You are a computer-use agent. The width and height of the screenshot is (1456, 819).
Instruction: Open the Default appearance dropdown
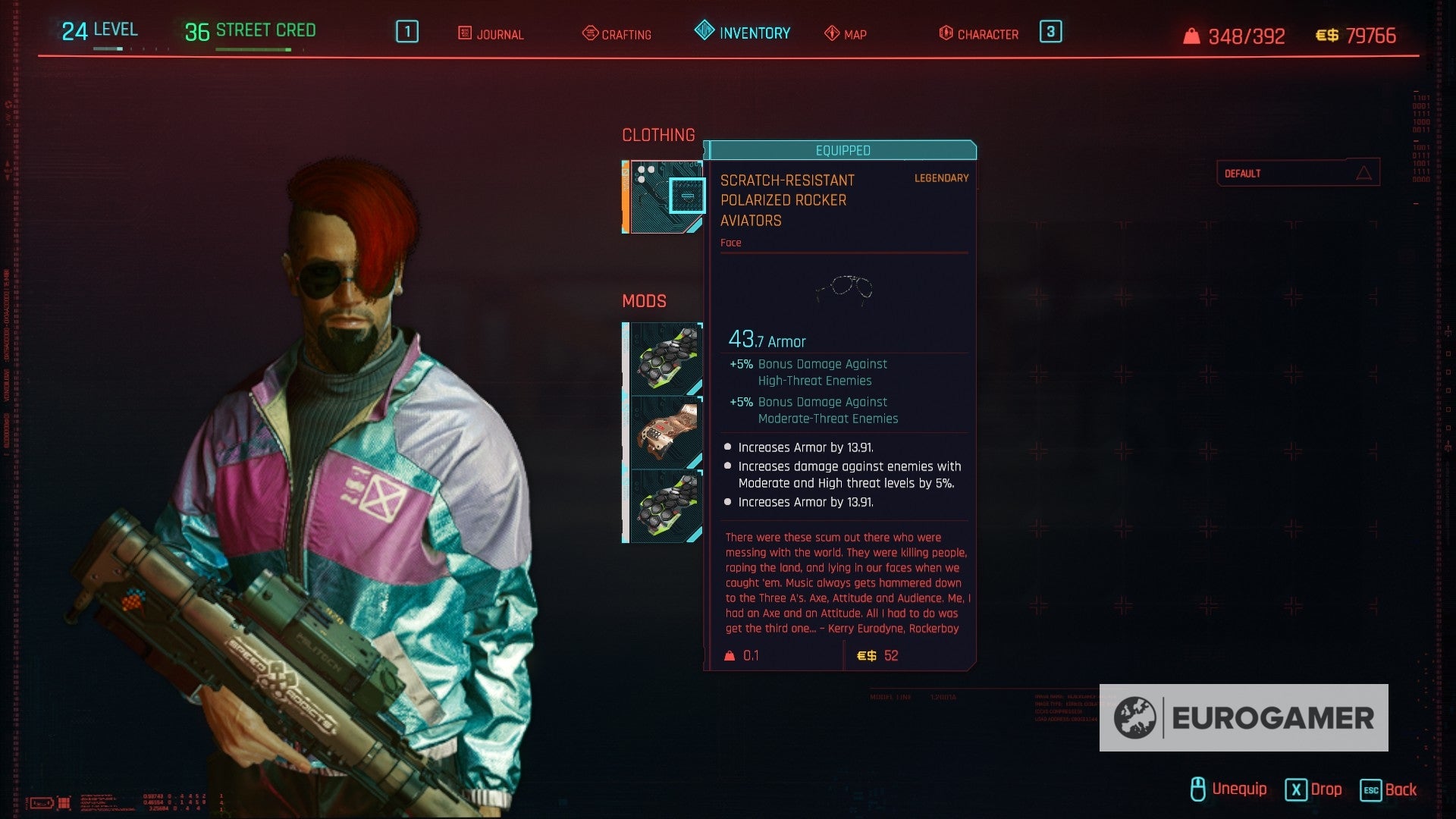[1298, 172]
